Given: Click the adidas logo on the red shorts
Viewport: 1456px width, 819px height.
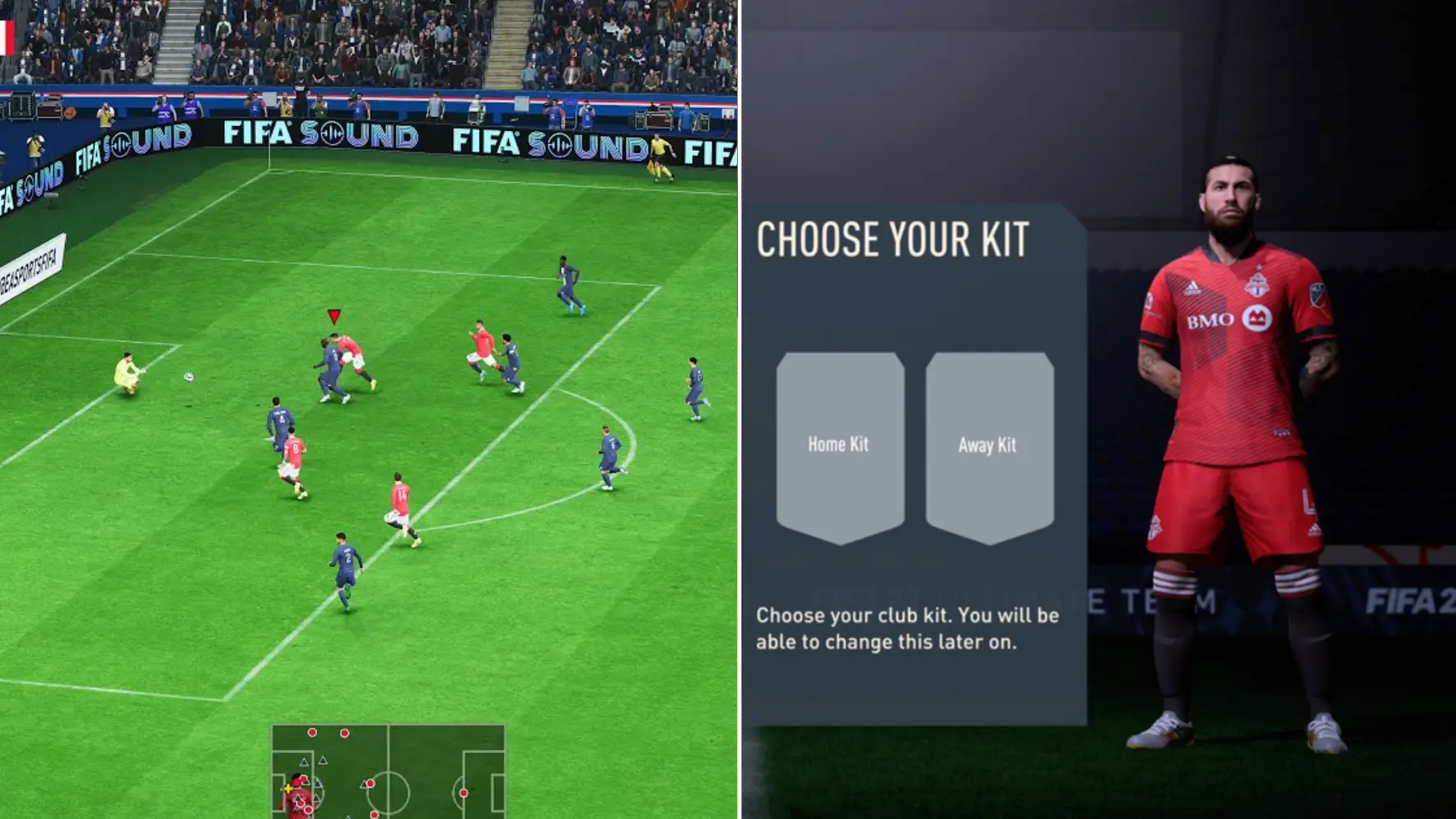Looking at the screenshot, I should coord(1315,529).
